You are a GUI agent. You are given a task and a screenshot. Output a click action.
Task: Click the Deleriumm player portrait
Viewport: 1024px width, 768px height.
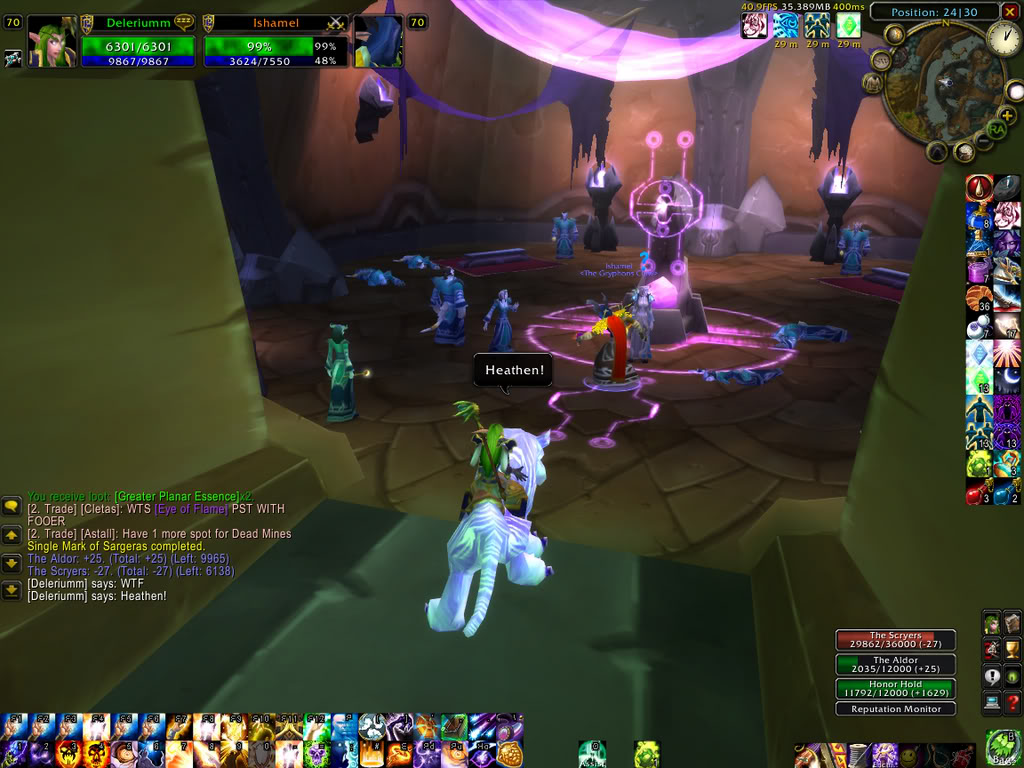coord(51,42)
